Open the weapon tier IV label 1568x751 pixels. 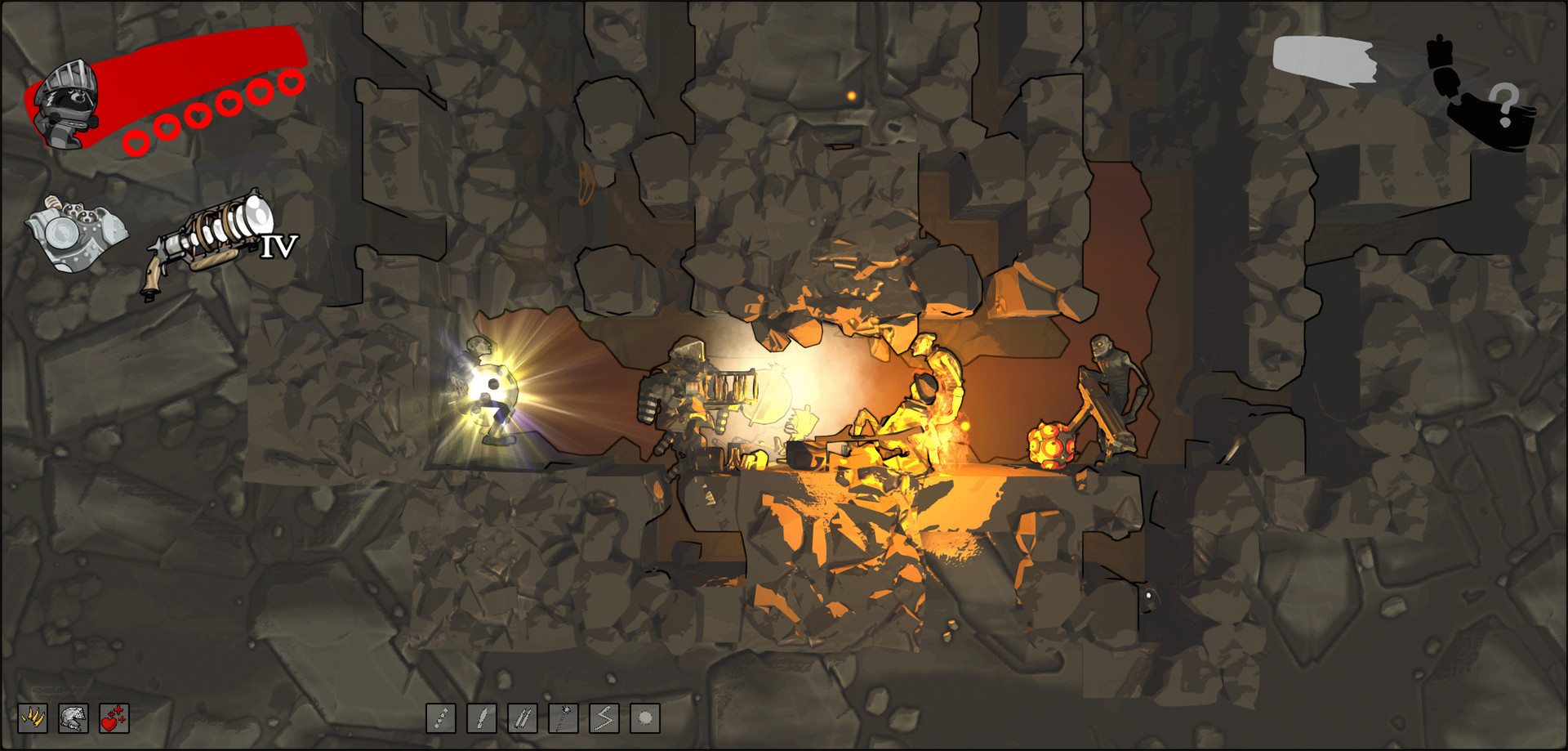[278, 245]
